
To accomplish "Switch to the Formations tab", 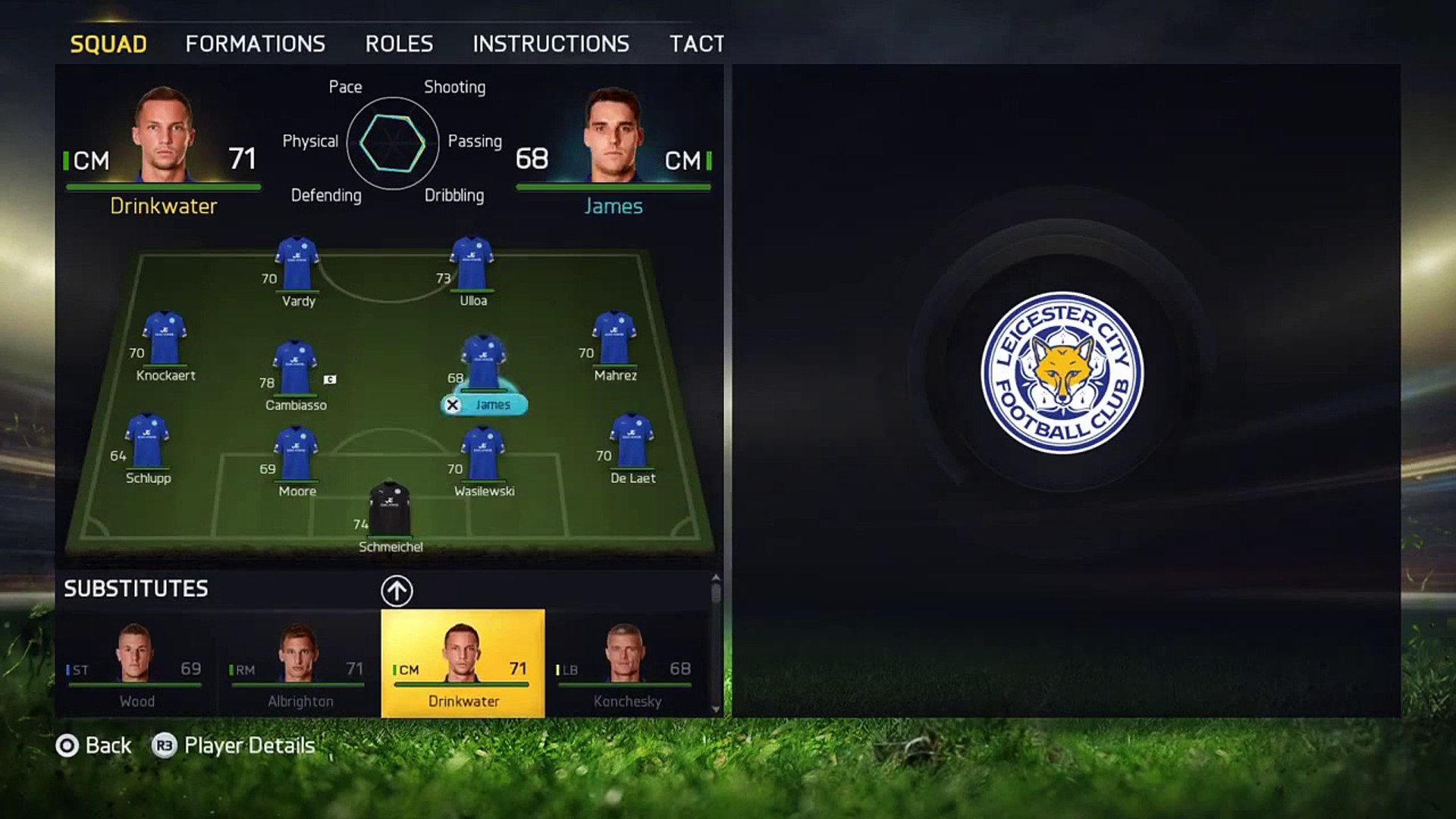I will coord(255,44).
